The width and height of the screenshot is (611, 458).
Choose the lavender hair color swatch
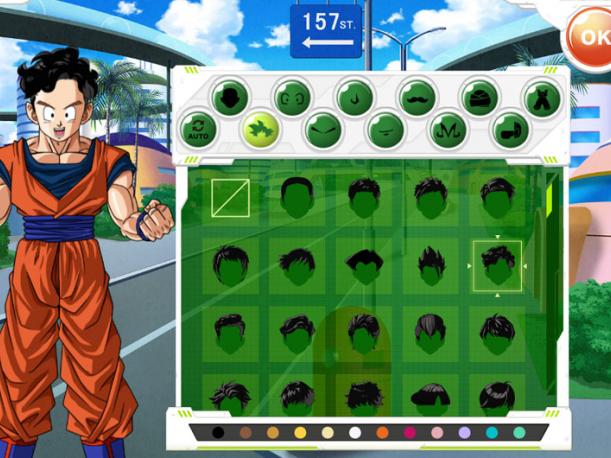[464, 433]
